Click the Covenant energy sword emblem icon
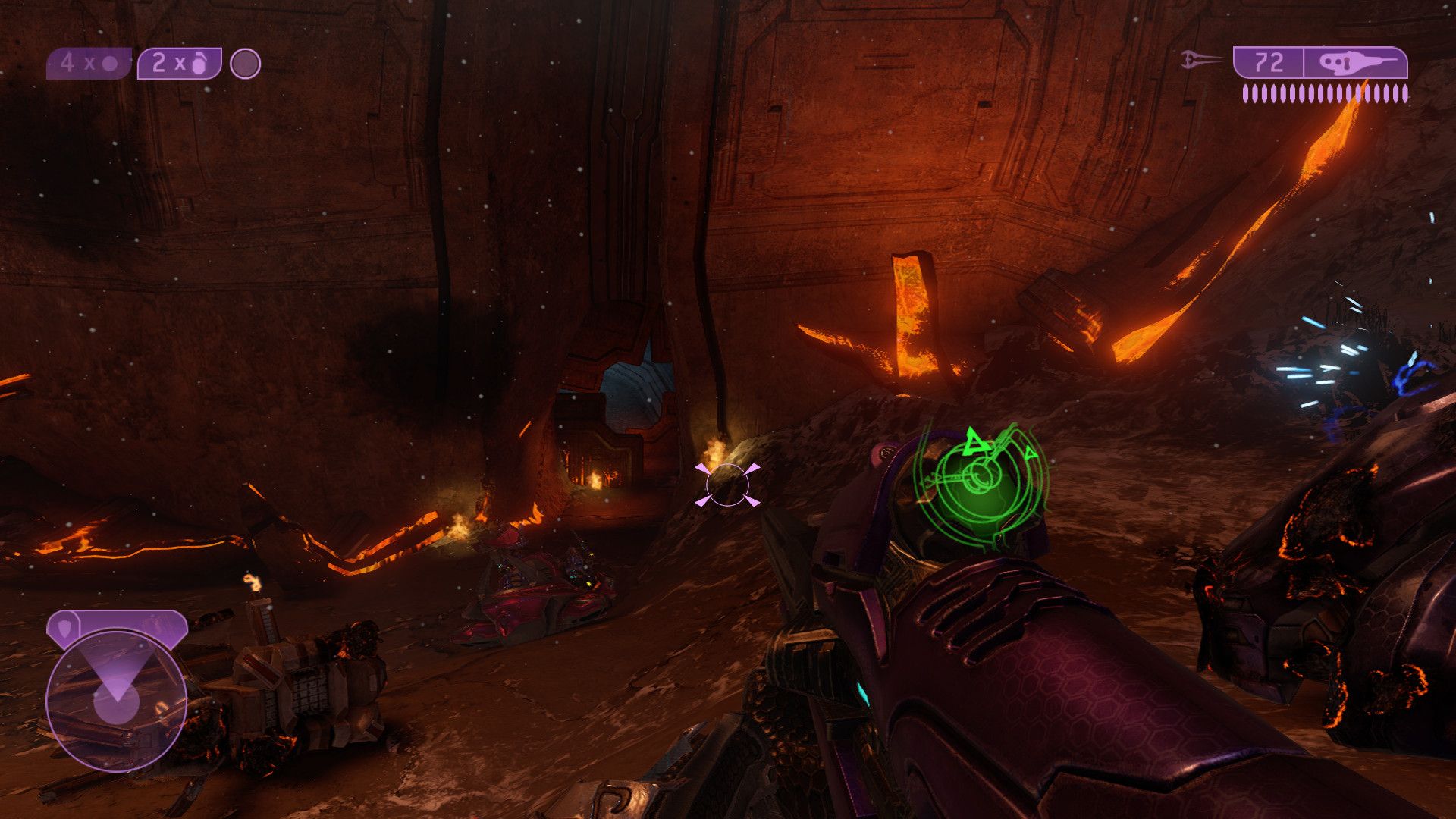This screenshot has height=819, width=1456. click(1187, 58)
